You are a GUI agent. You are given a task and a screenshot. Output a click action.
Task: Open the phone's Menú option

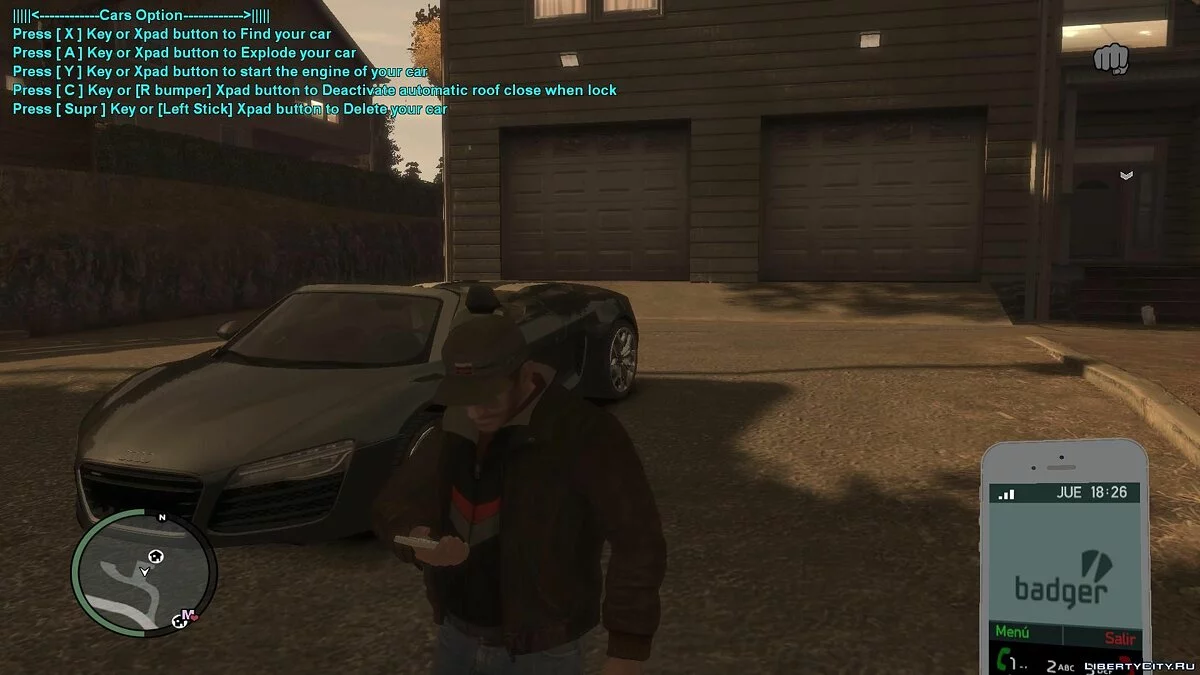[1012, 634]
